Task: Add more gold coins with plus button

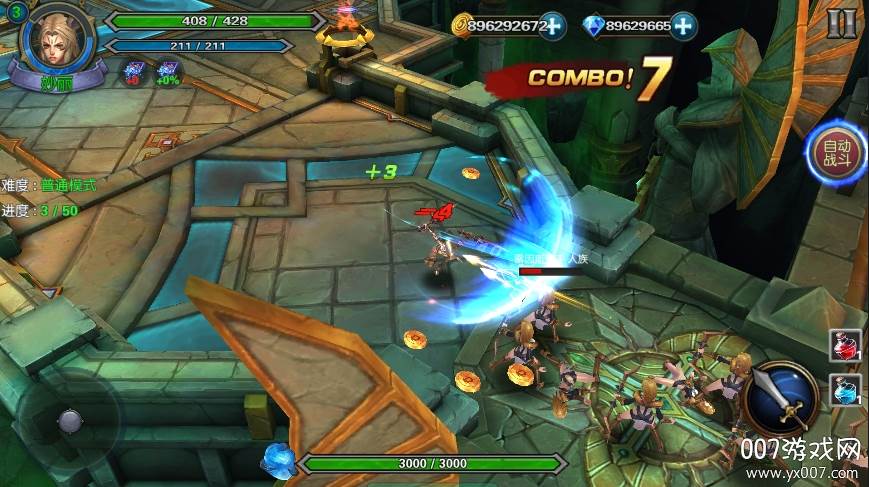Action: [x=552, y=26]
